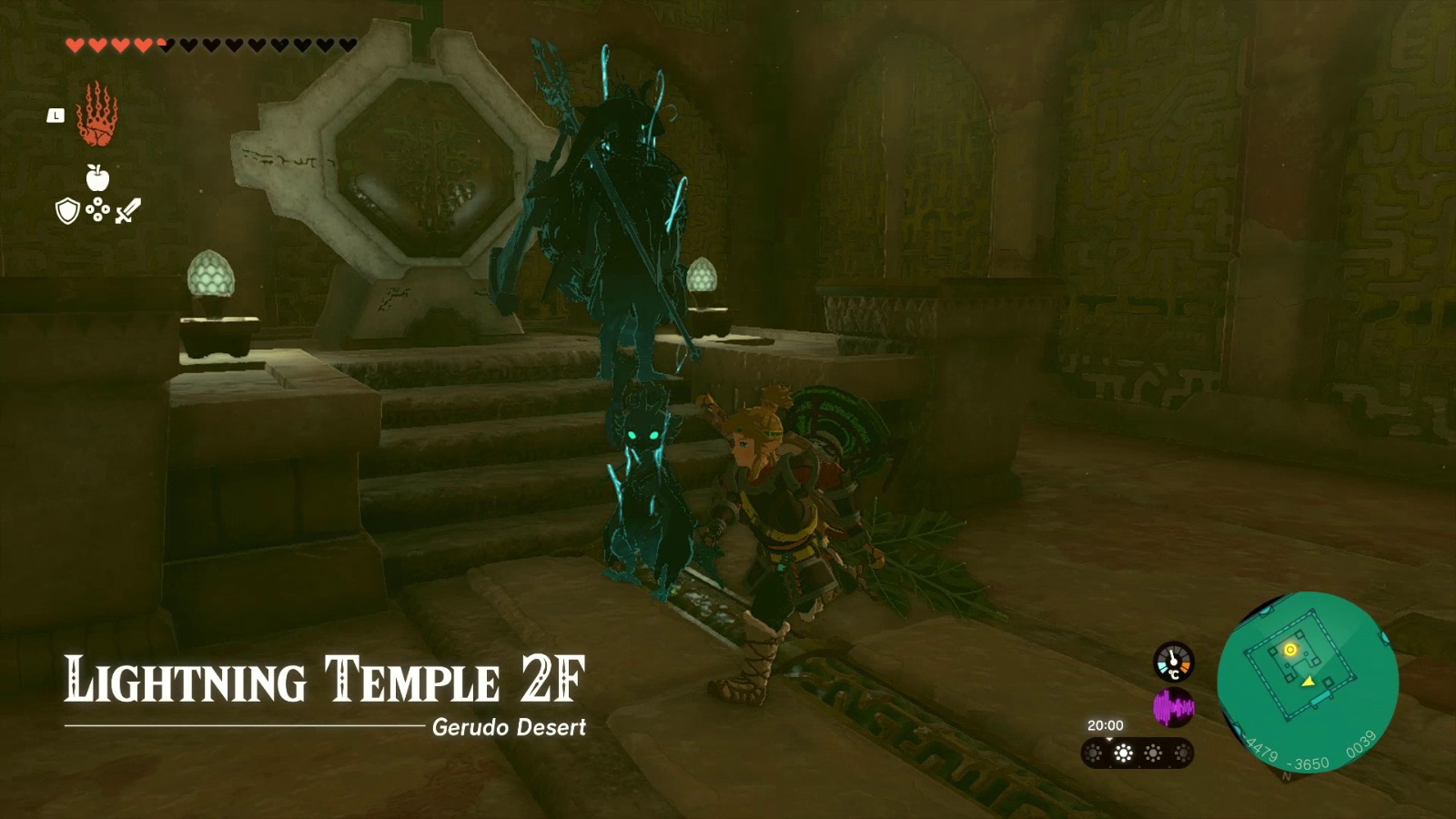Image resolution: width=1456 pixels, height=819 pixels.
Task: Click the yellow player arrow on minimap
Action: click(1308, 681)
